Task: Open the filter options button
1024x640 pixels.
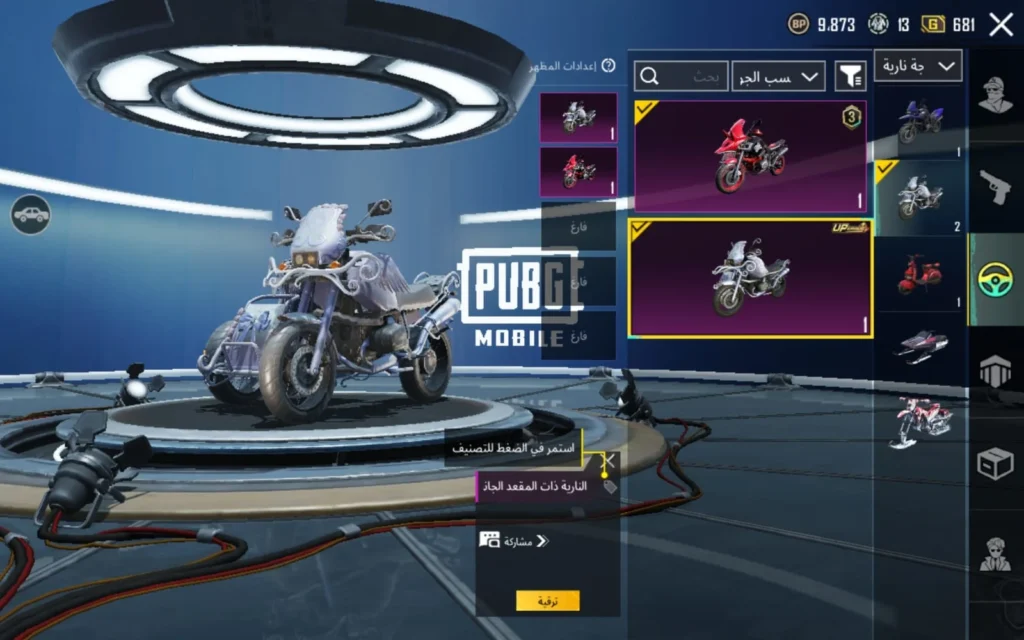Action: pos(850,75)
